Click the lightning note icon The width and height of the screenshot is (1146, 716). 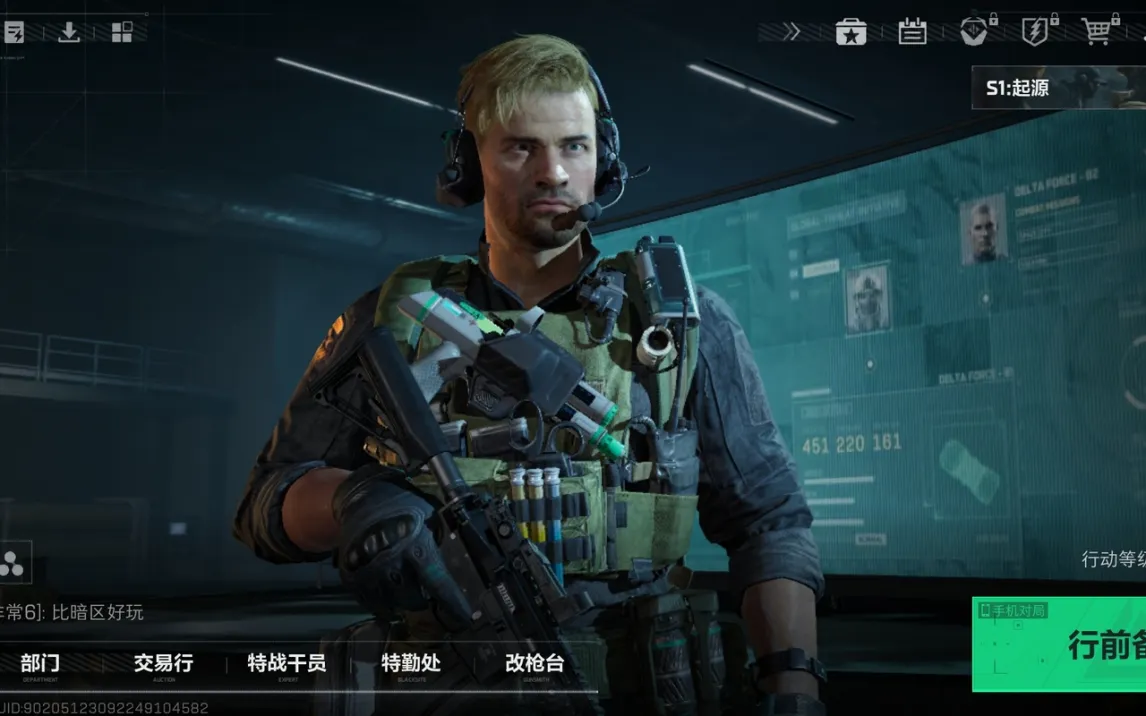click(x=14, y=32)
